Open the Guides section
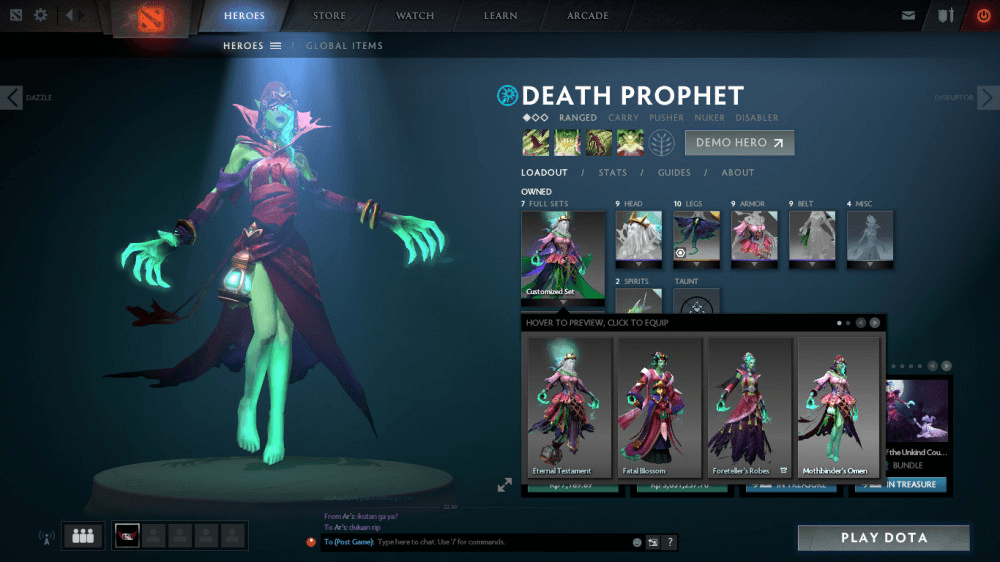The image size is (1000, 562). click(x=674, y=173)
